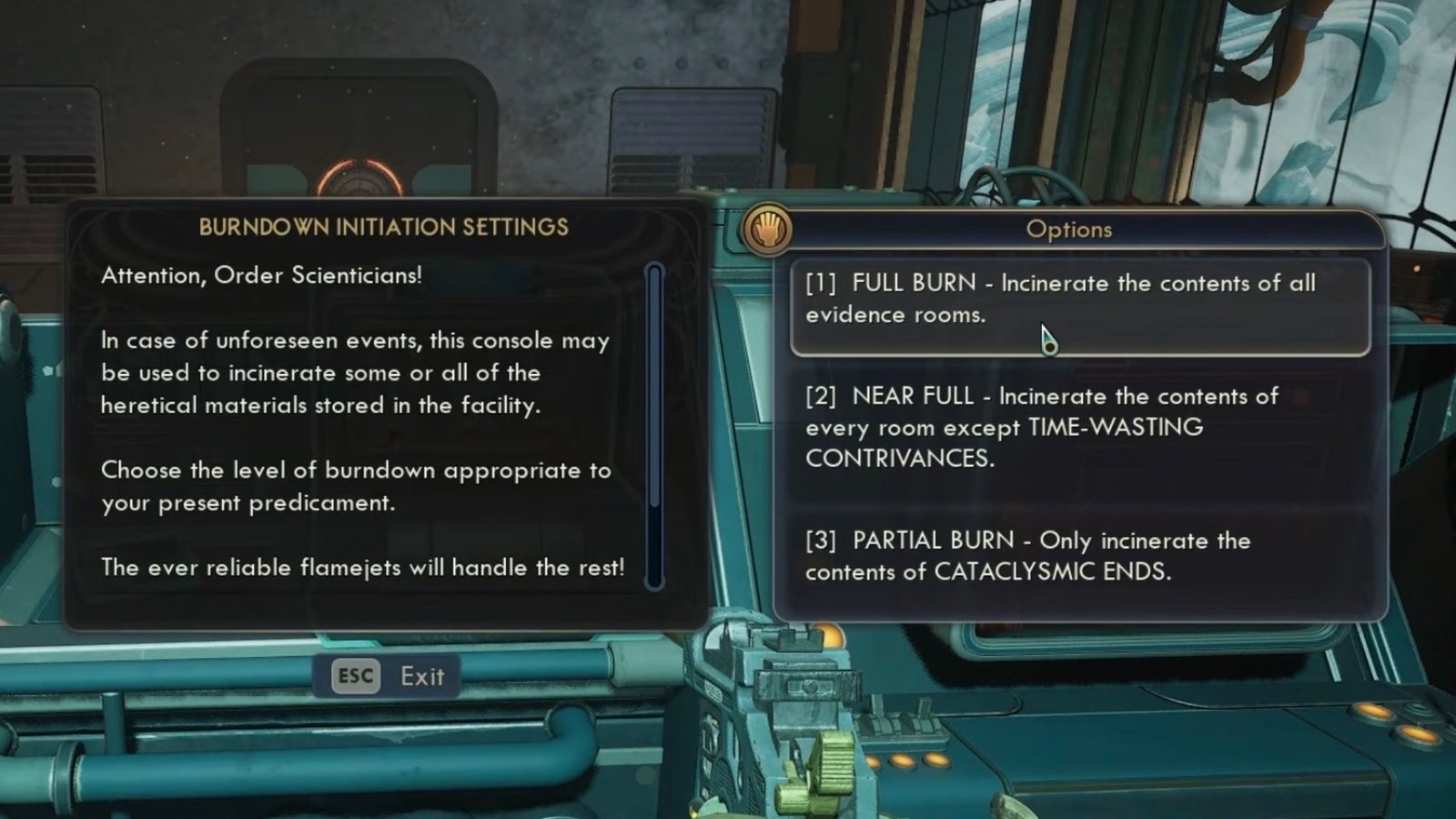1456x819 pixels.
Task: Exit the console via the Exit button
Action: [x=387, y=675]
